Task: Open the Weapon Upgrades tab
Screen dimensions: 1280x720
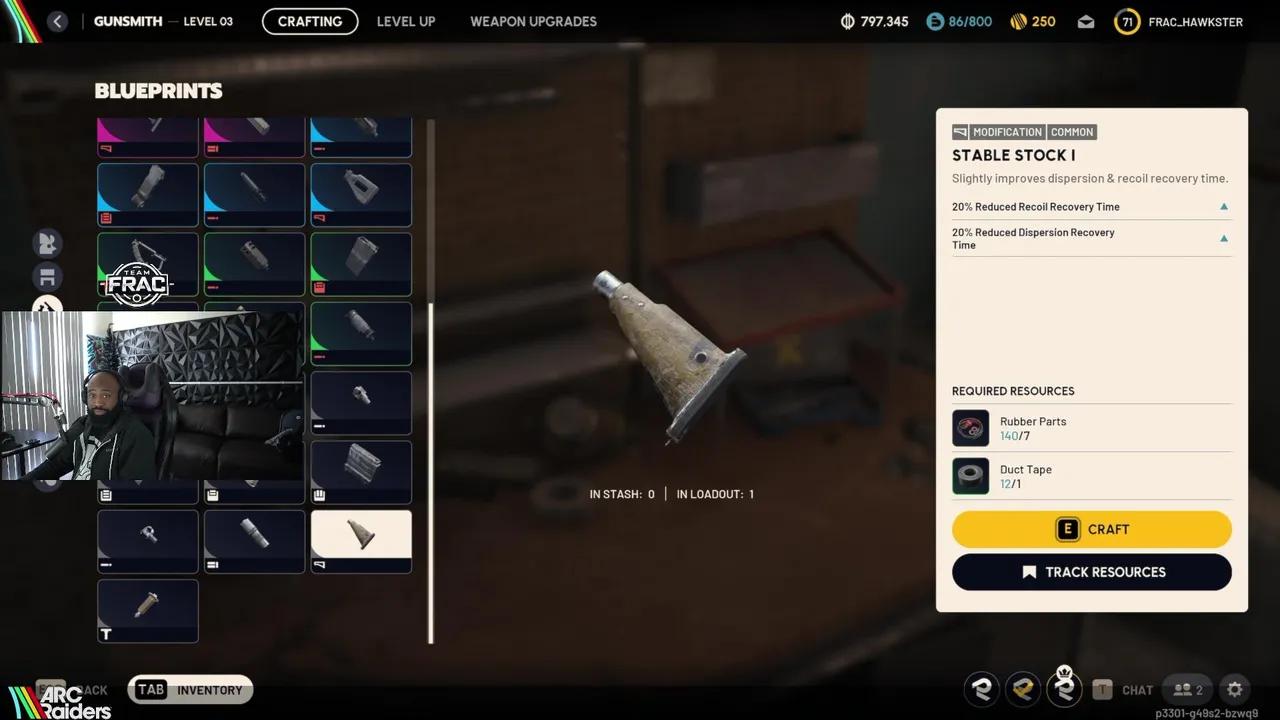Action: 533,21
